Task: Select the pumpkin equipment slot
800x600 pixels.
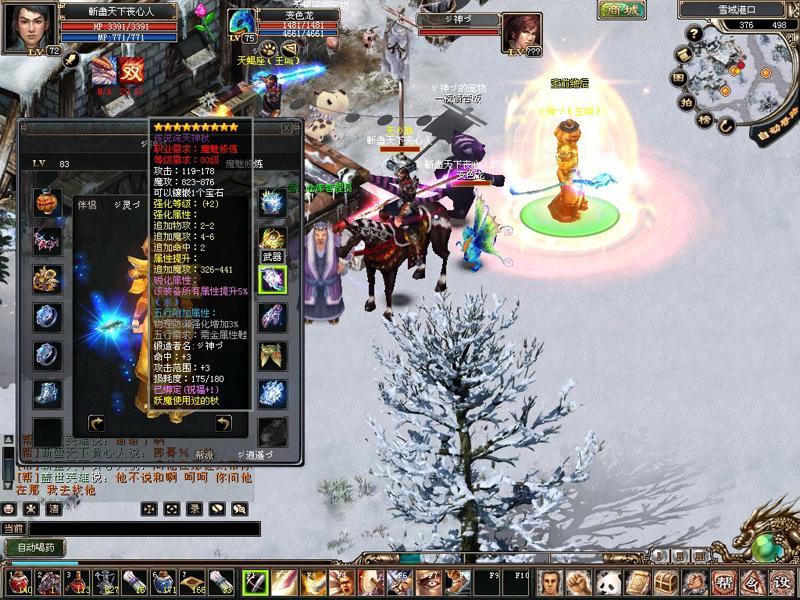Action: tap(47, 201)
